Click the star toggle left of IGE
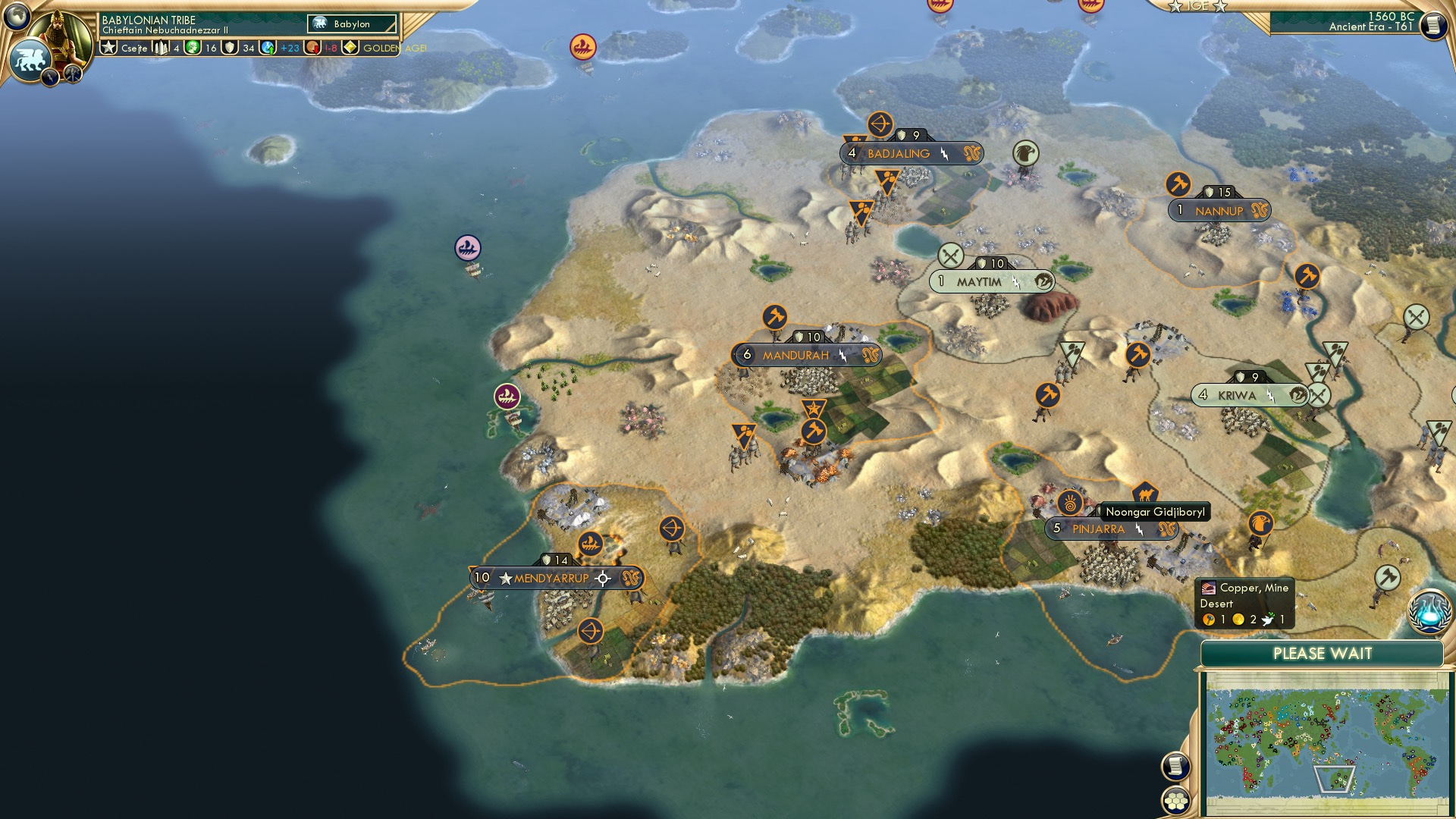Image resolution: width=1456 pixels, height=819 pixels. click(x=1175, y=6)
